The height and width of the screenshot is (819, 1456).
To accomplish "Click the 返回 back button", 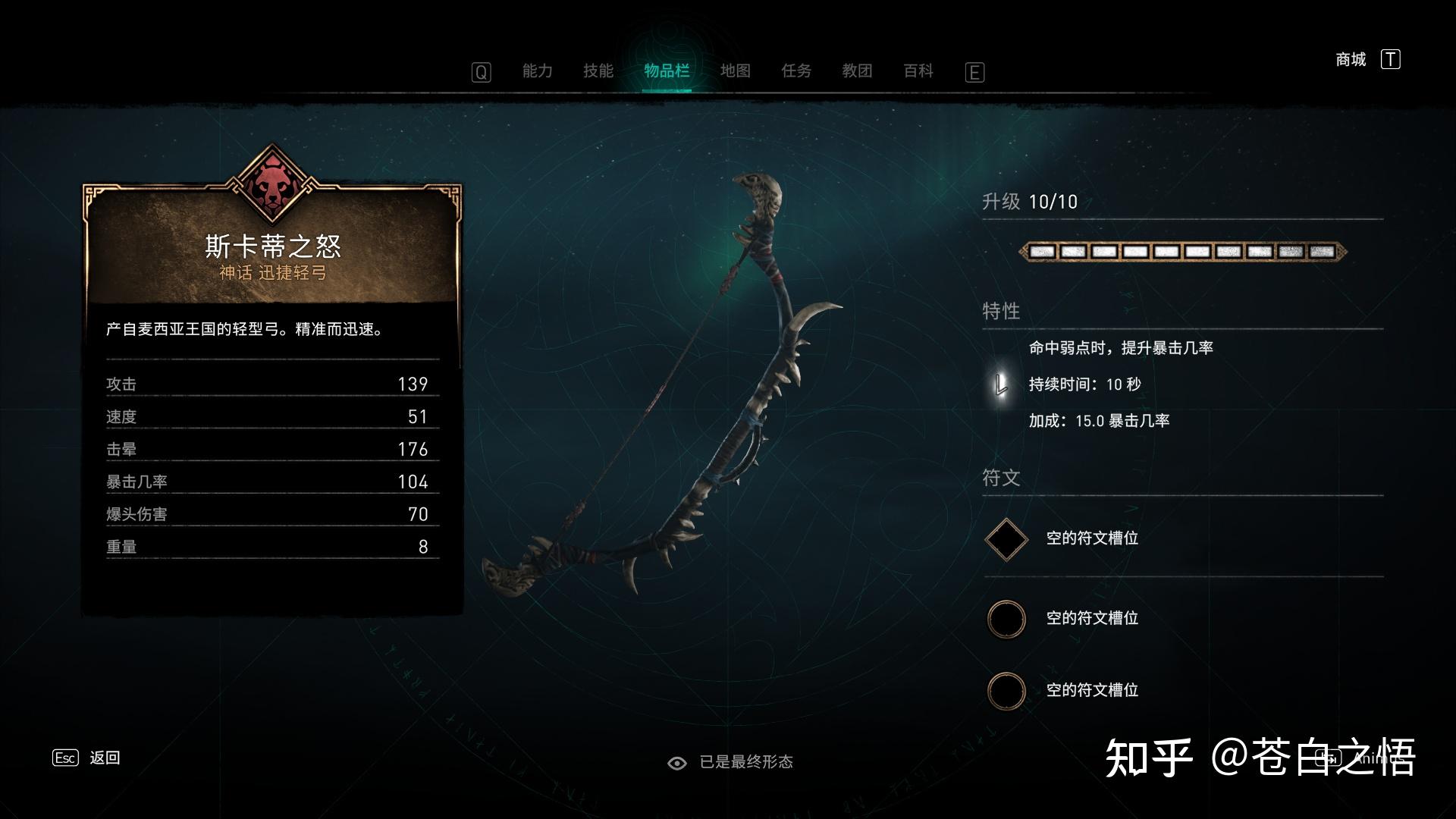I will point(104,758).
